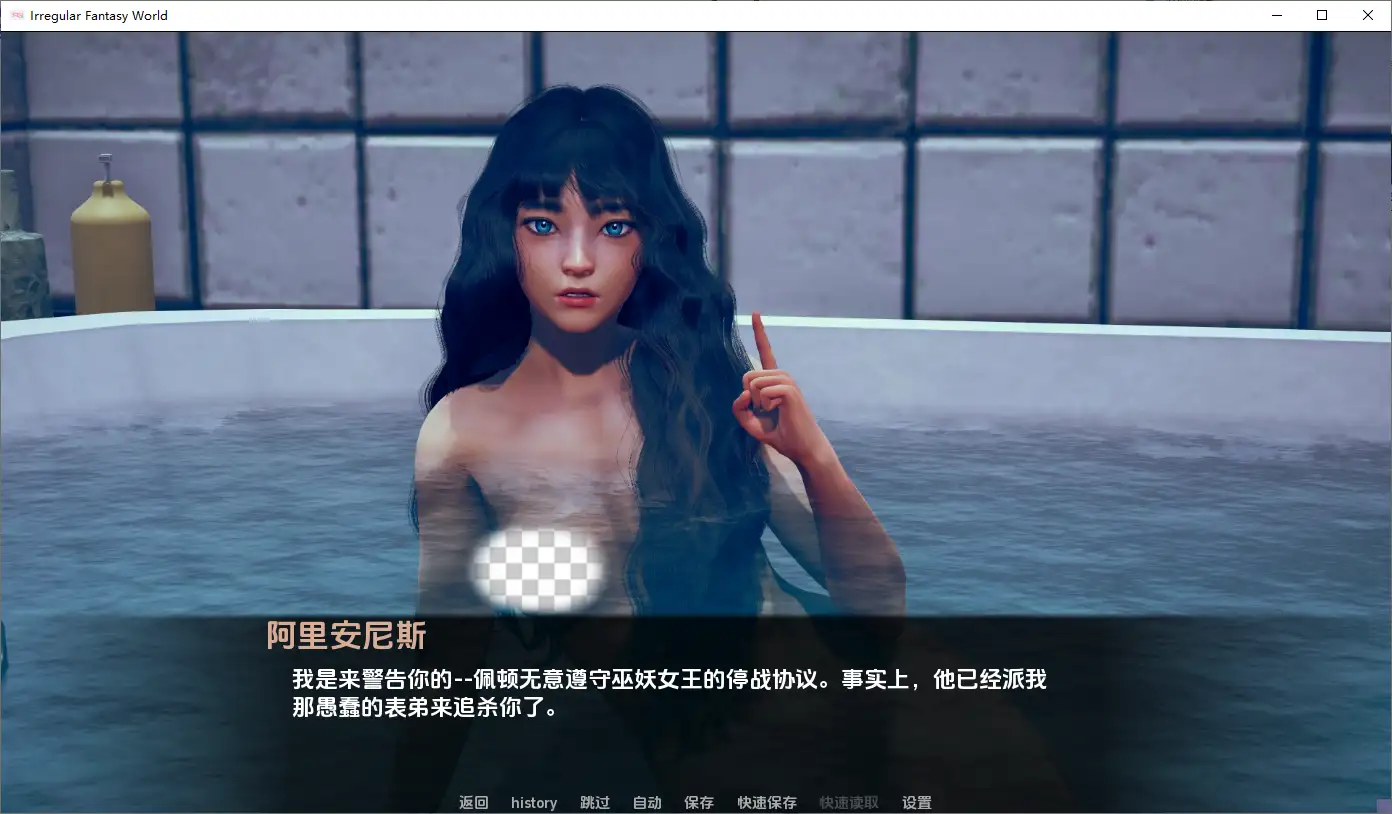
Task: Minimize the game window
Action: [x=1276, y=15]
